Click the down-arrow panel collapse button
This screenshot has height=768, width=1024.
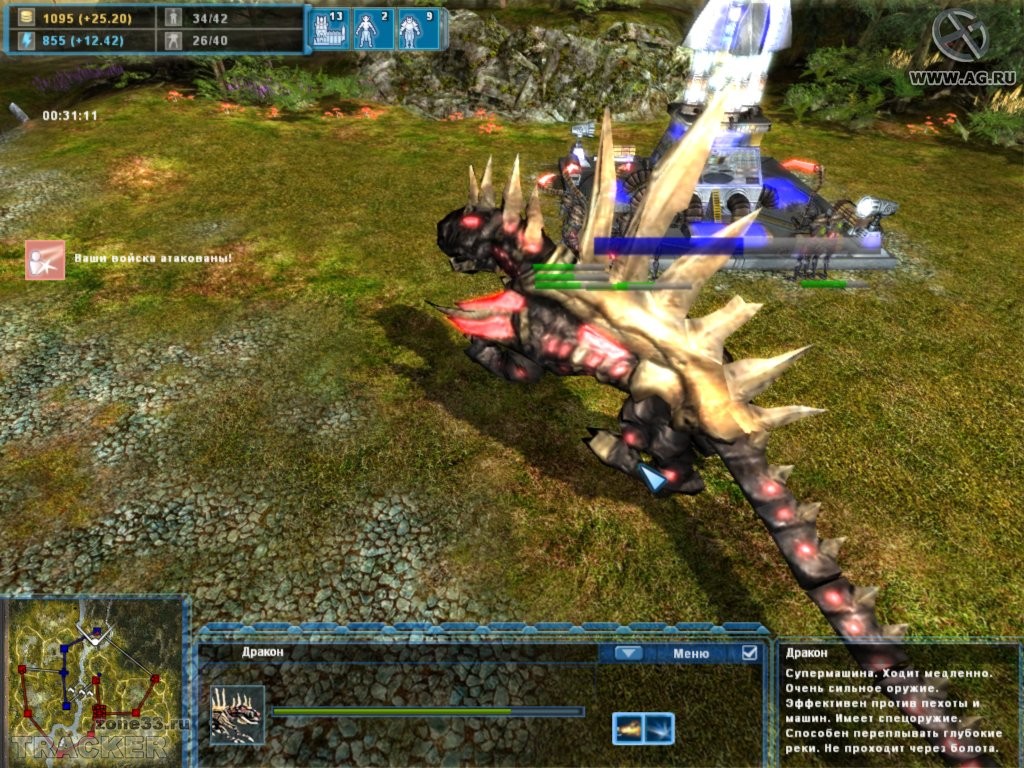[x=628, y=653]
